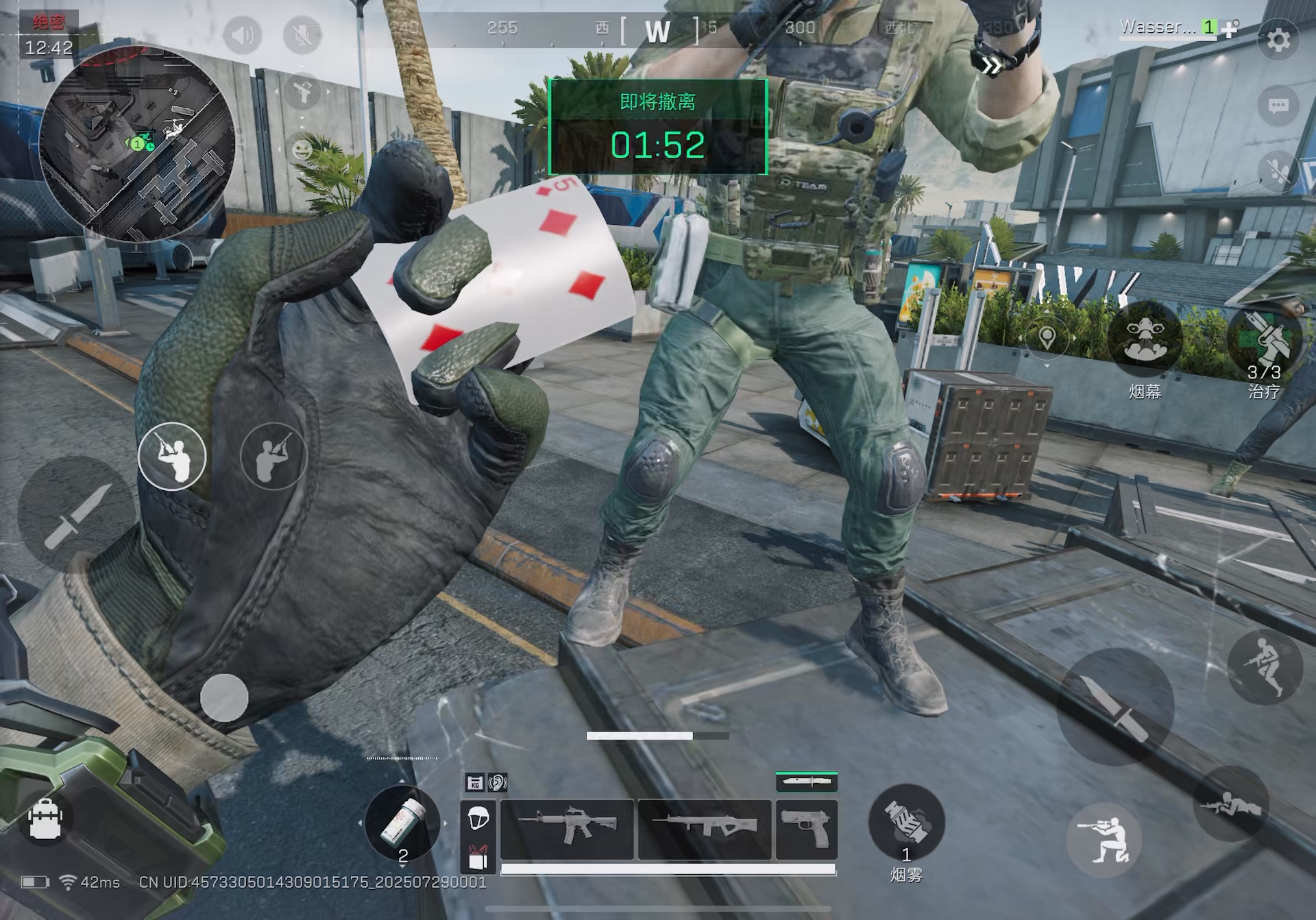1316x920 pixels.
Task: Use the pill bottle healing item
Action: click(x=402, y=823)
